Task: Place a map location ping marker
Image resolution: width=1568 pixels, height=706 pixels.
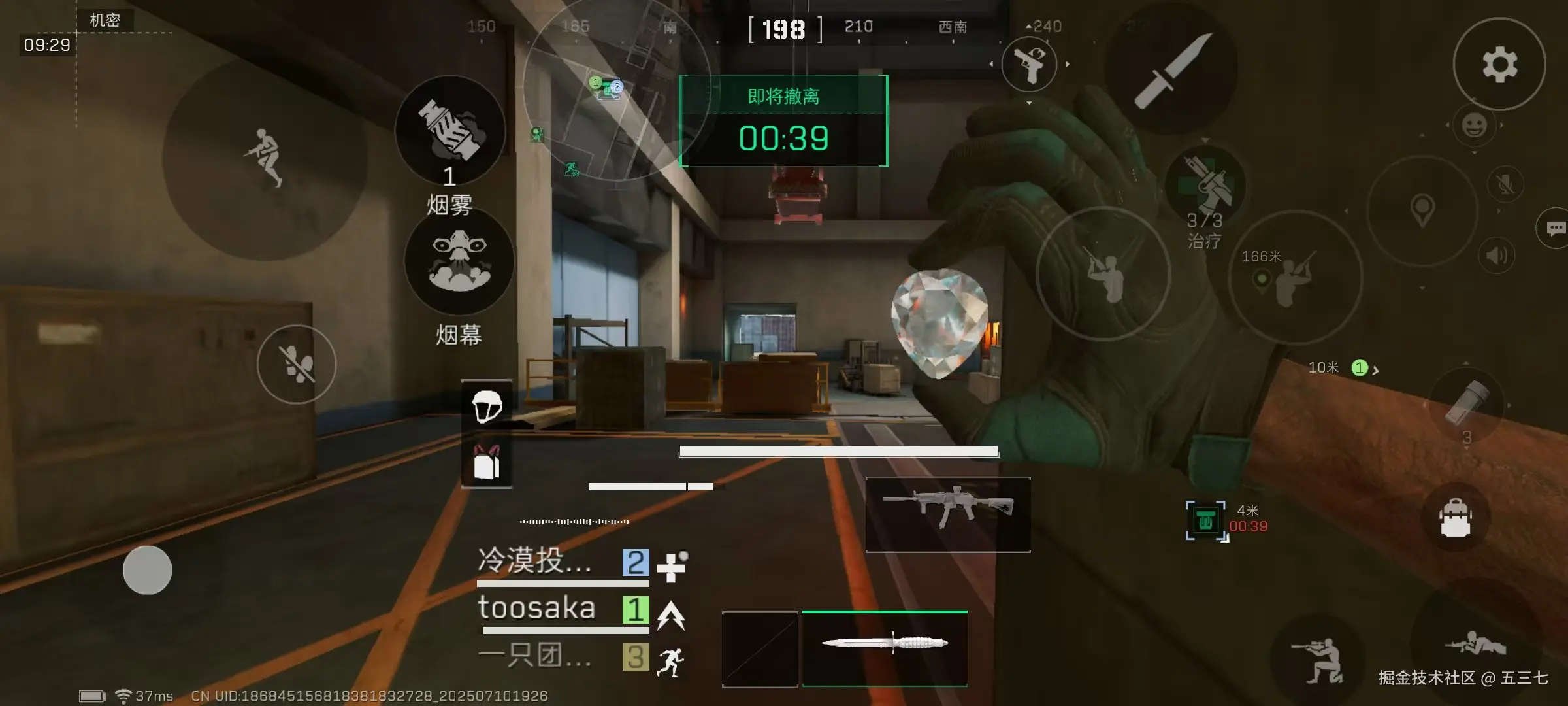Action: point(1422,210)
